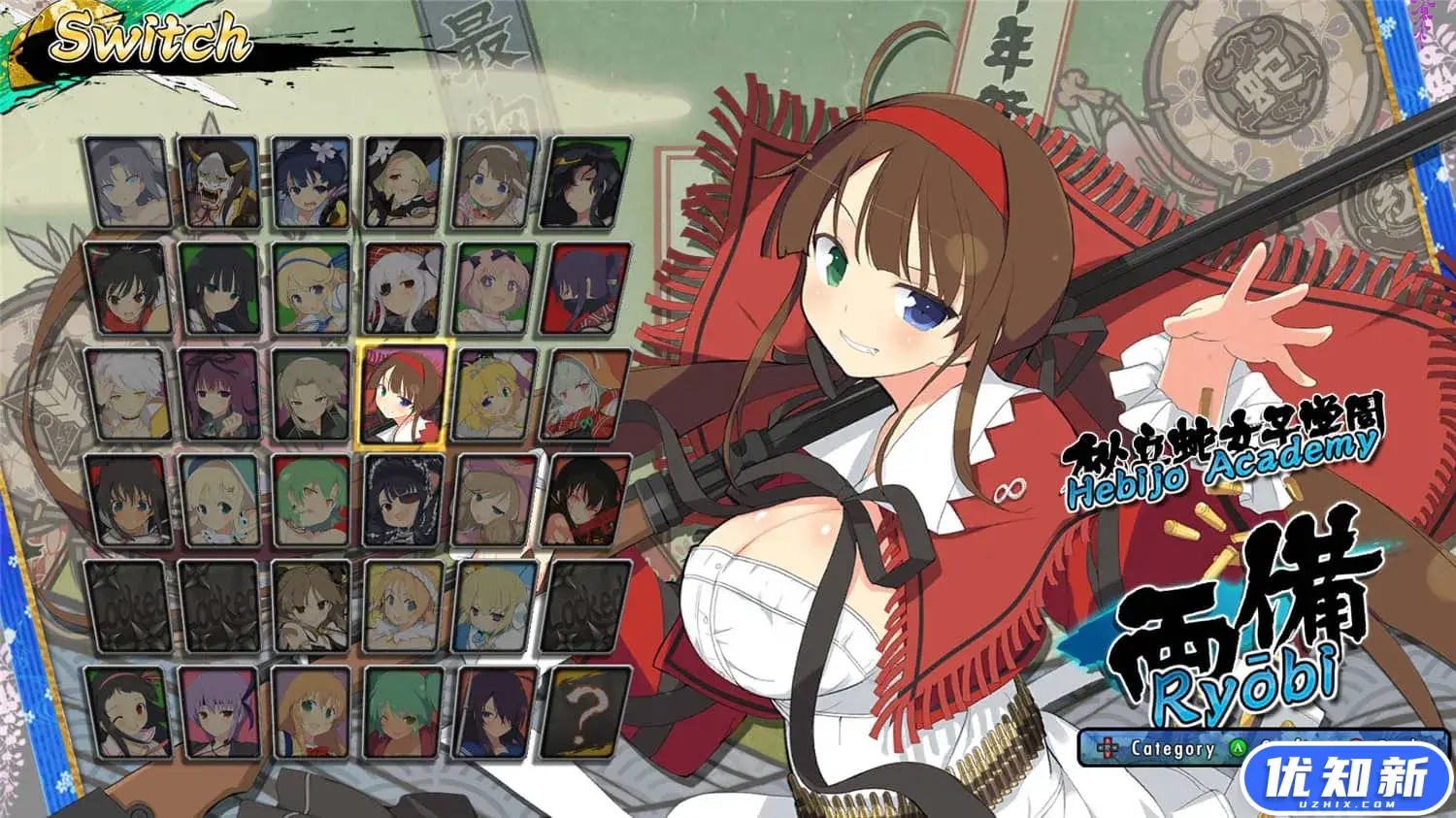
Task: Select the purple-haired girl with dark ribbon bow
Action: (219, 394)
